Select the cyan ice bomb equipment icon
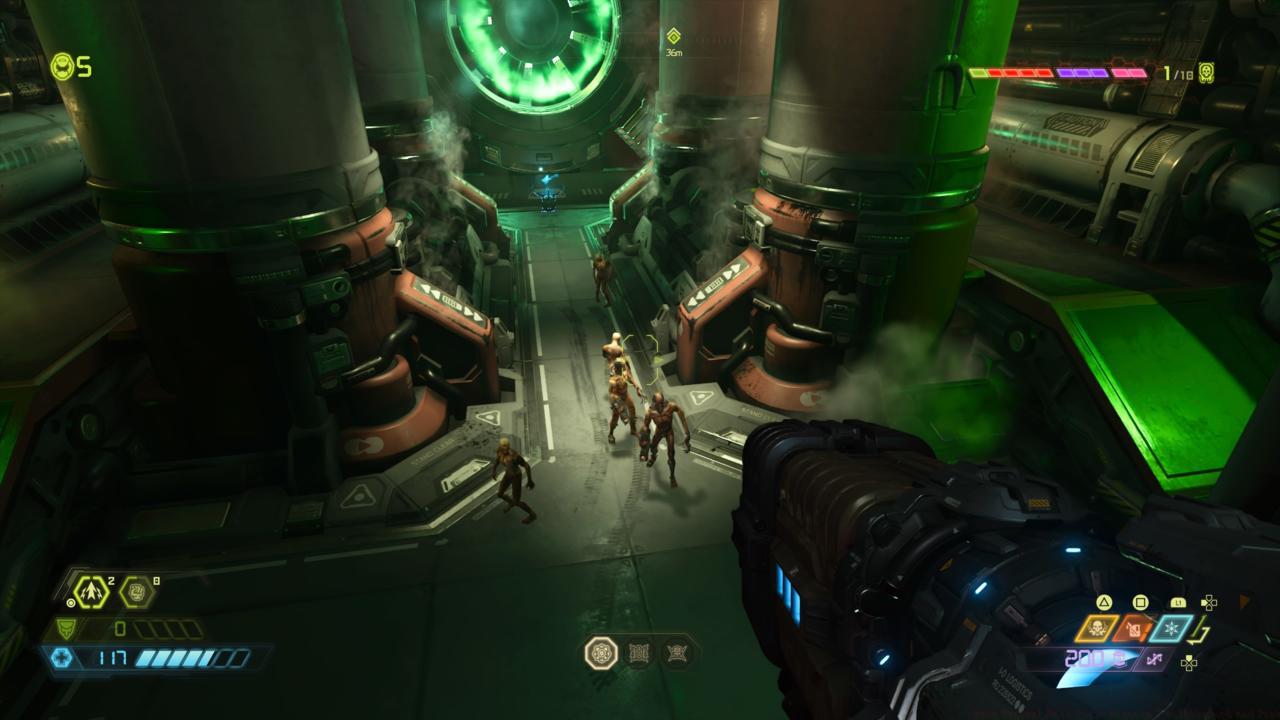 click(1170, 628)
